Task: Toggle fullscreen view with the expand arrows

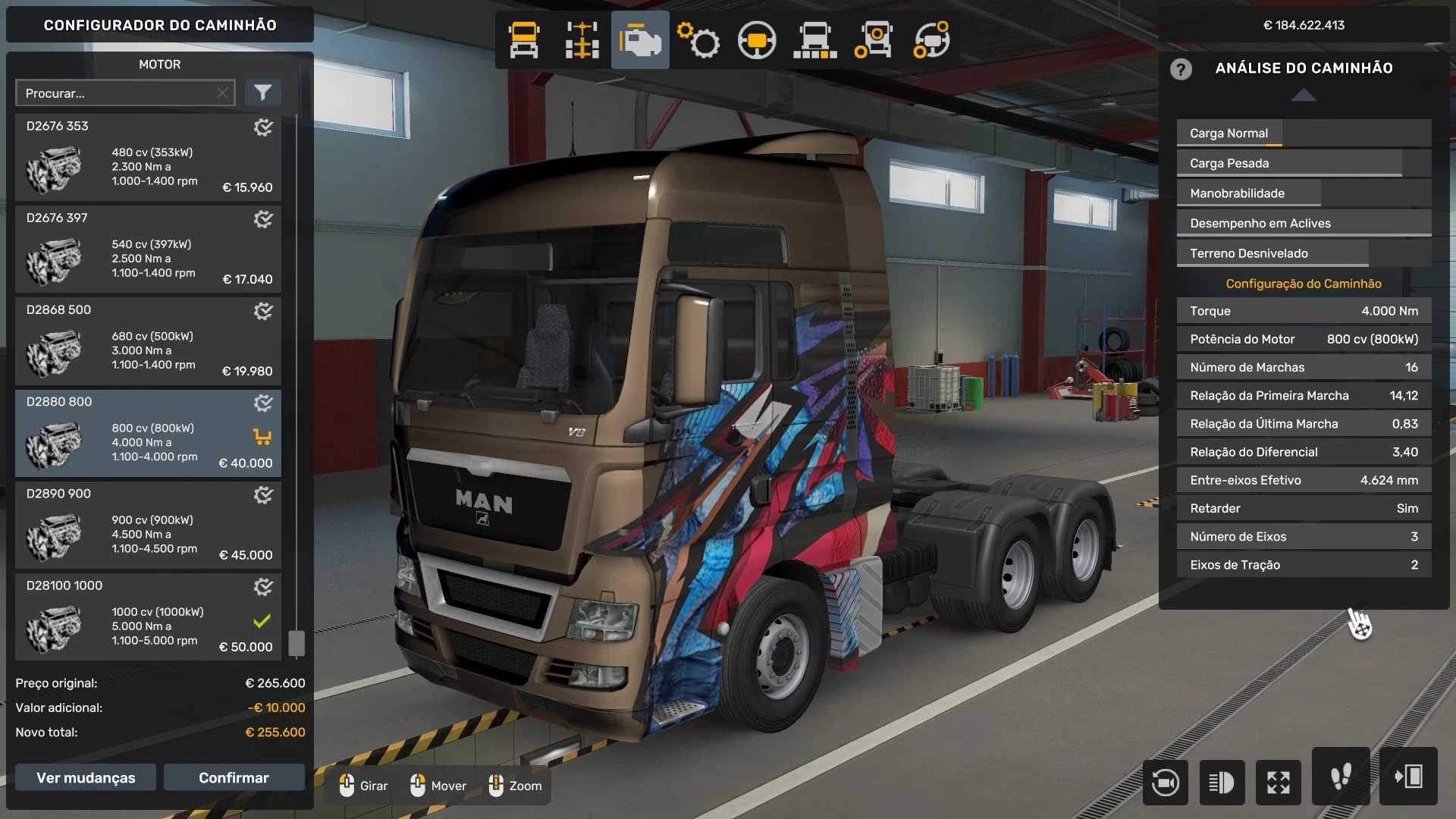Action: [1279, 782]
